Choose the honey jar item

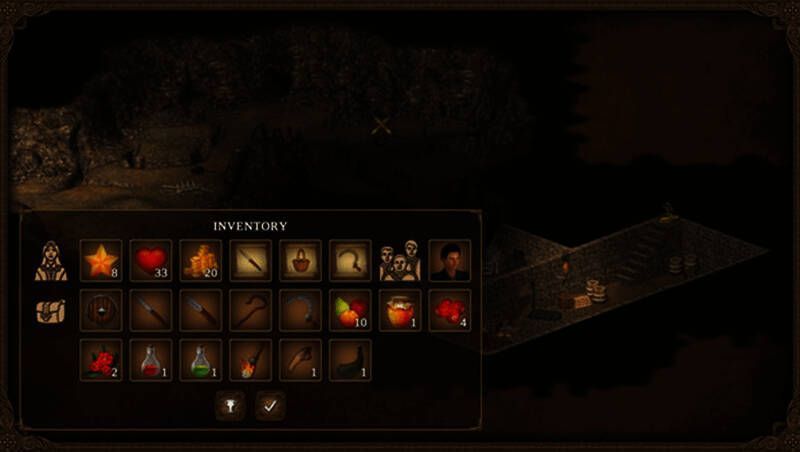click(x=399, y=310)
